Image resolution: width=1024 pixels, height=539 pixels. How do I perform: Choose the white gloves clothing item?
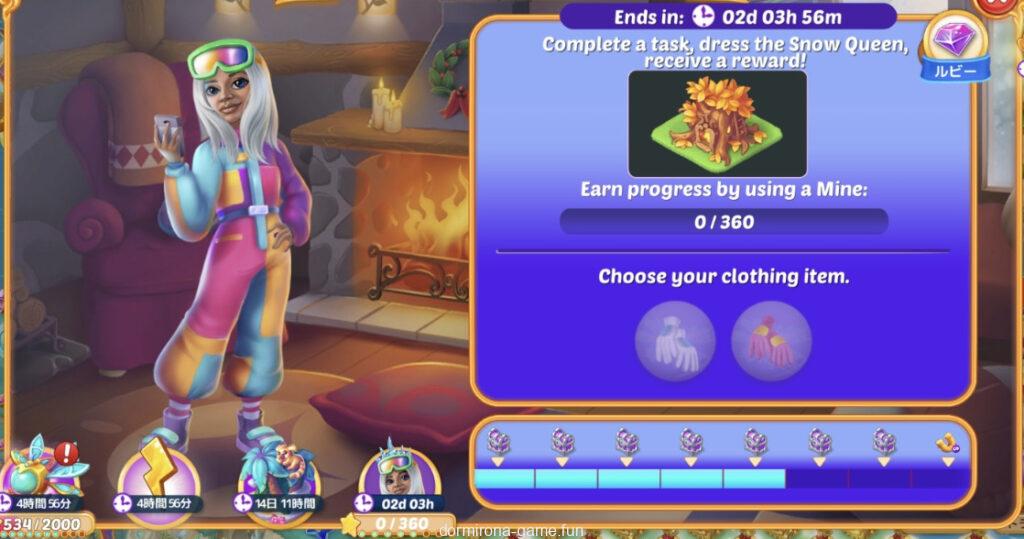(x=675, y=340)
